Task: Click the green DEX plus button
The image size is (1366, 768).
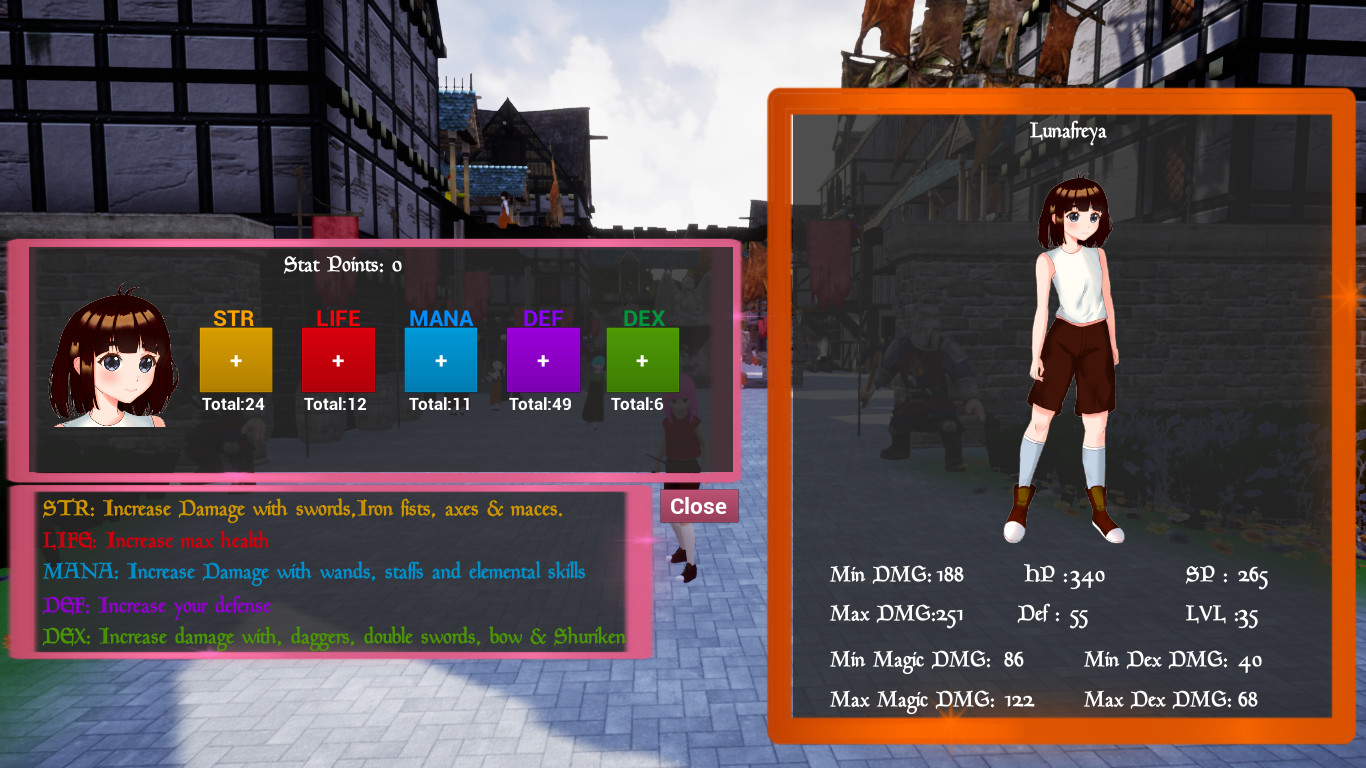Action: (643, 359)
